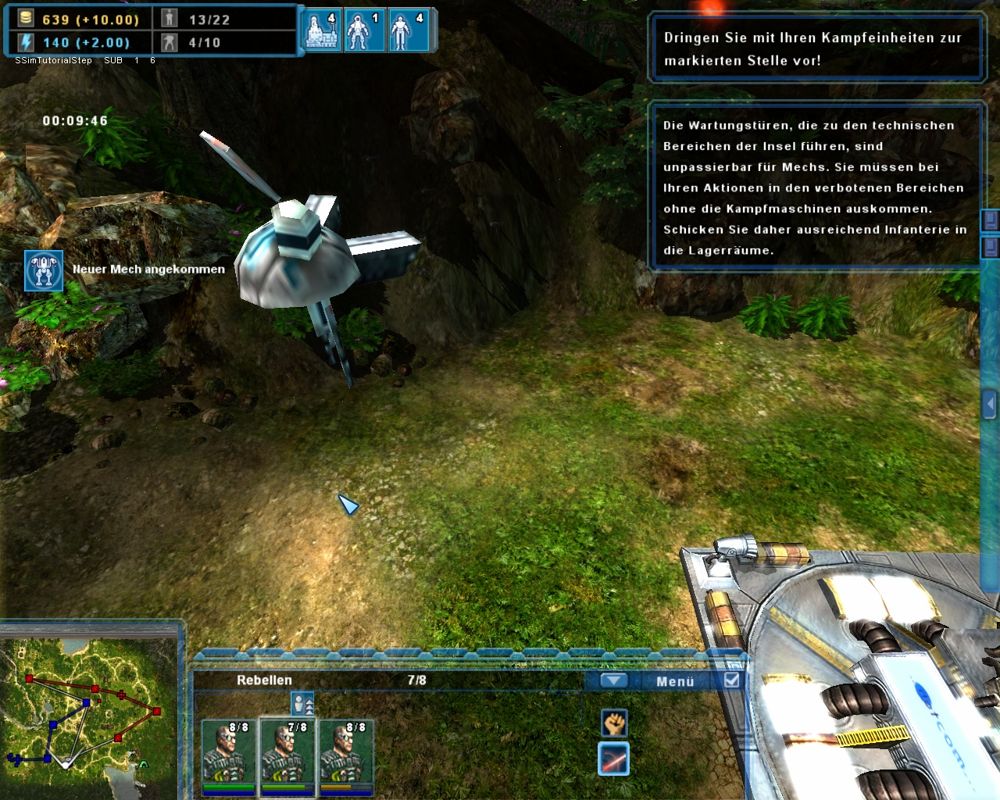
Task: Activate the fist melee command icon
Action: click(x=613, y=722)
